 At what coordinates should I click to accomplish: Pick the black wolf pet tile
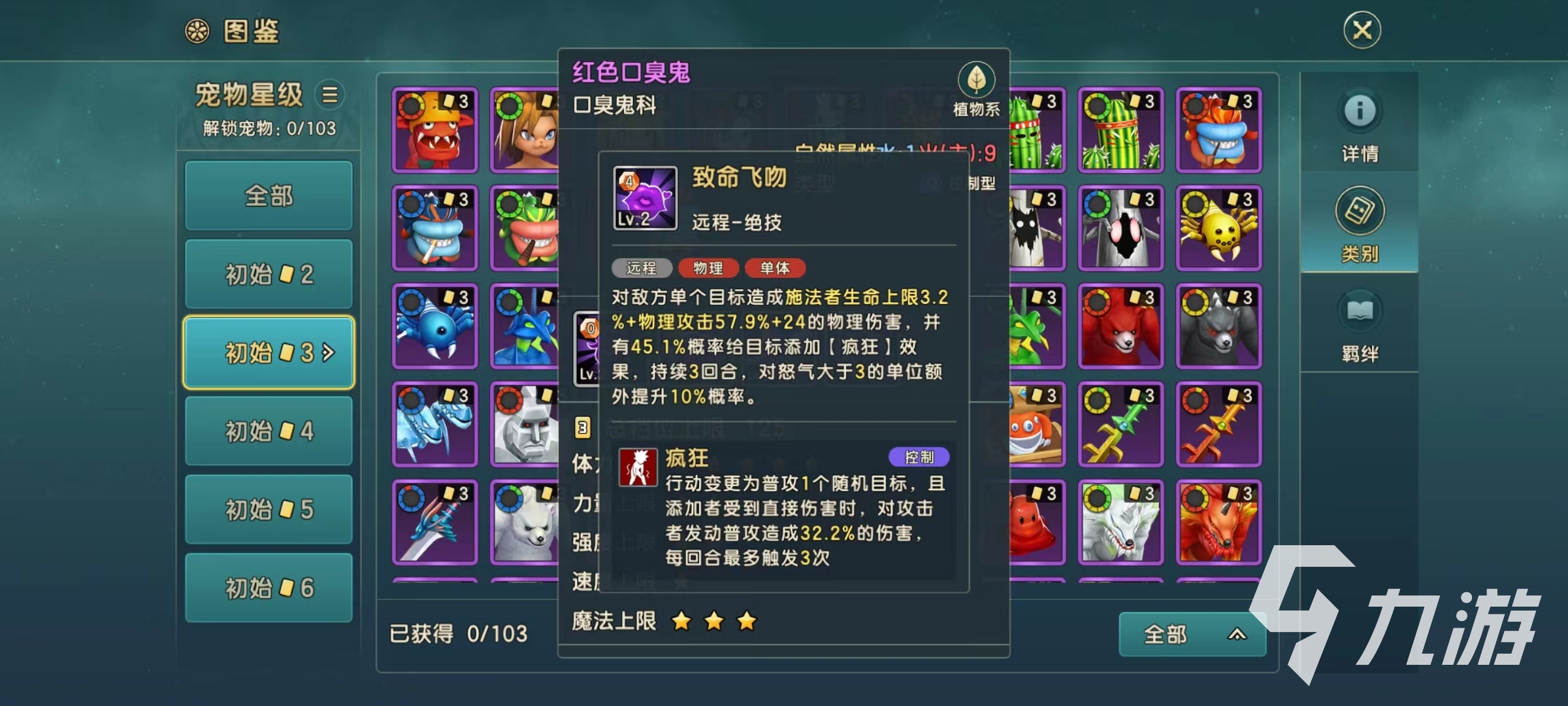click(1218, 326)
